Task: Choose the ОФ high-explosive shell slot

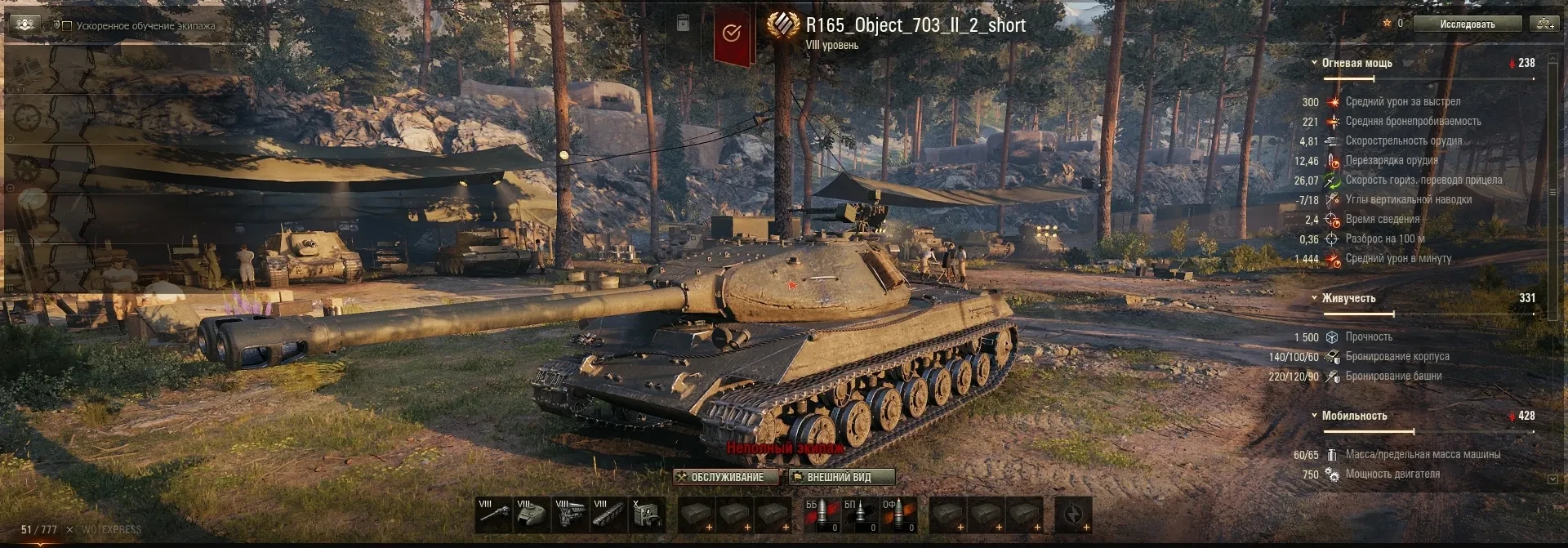Action: [898, 515]
